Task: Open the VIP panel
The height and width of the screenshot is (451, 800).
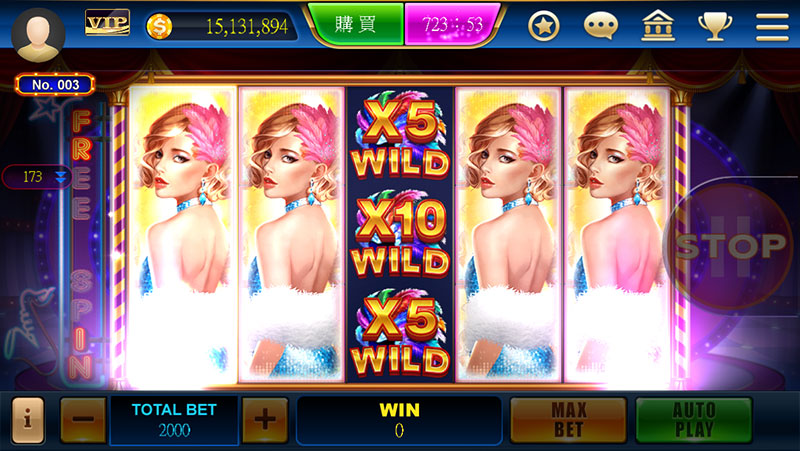Action: [x=107, y=23]
